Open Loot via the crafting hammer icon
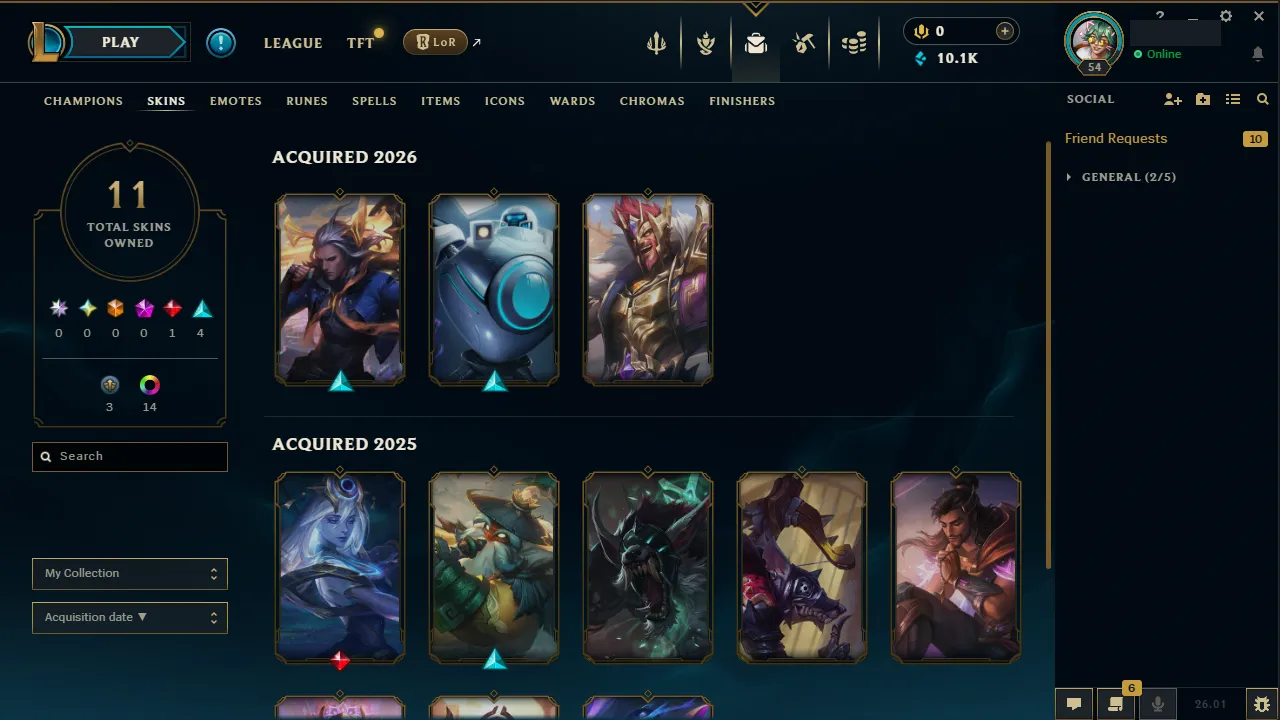The height and width of the screenshot is (720, 1280). 804,42
